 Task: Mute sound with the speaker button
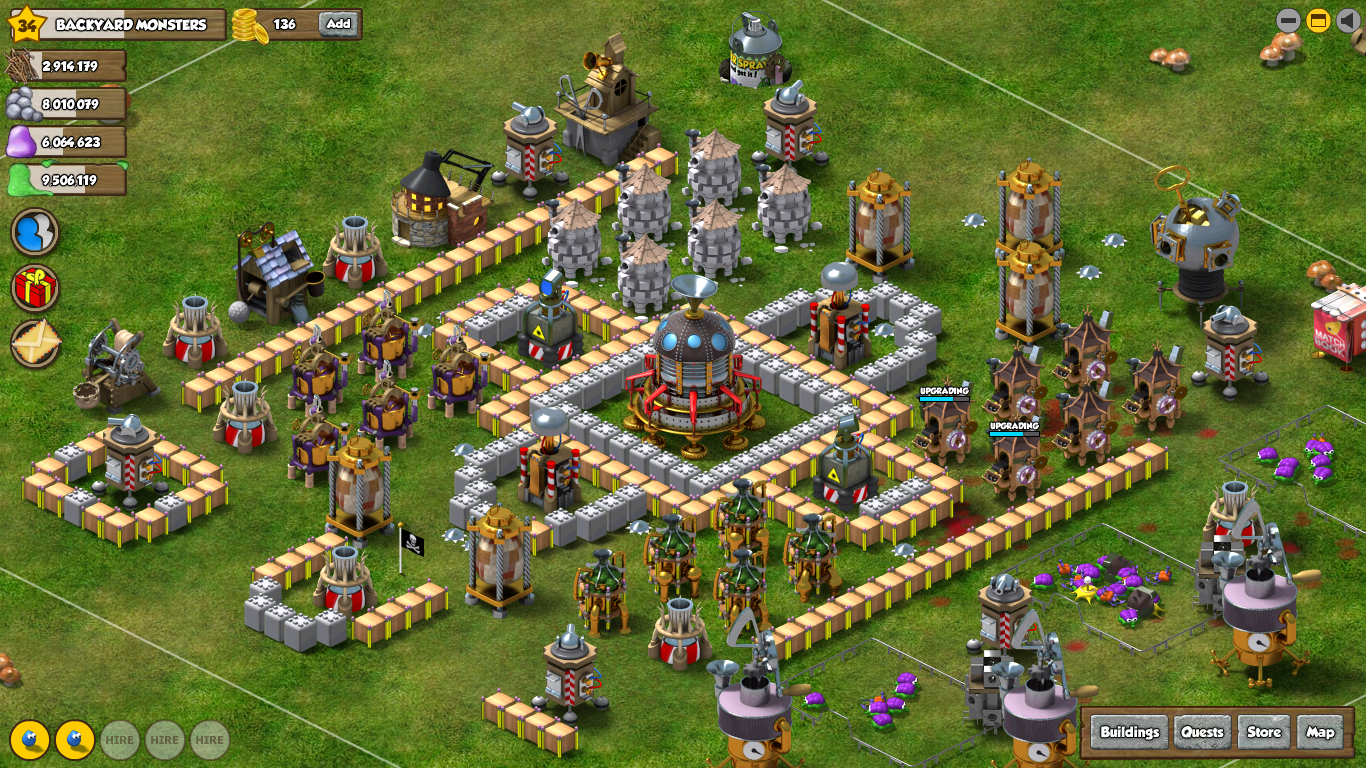pos(1348,20)
